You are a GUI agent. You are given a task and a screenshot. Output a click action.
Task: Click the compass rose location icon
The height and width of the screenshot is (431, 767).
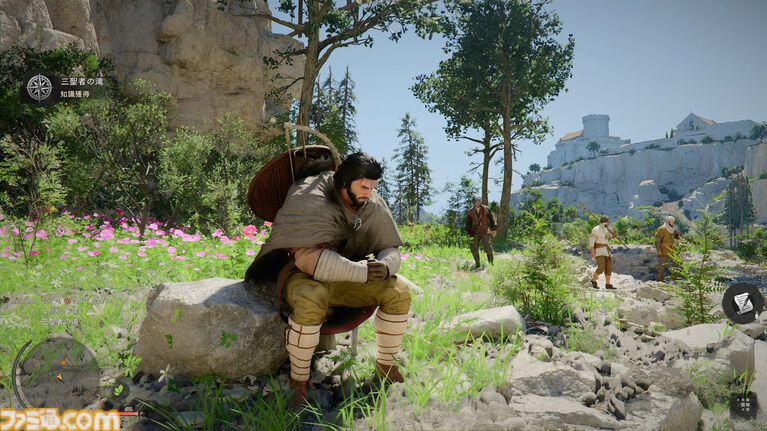coord(39,87)
